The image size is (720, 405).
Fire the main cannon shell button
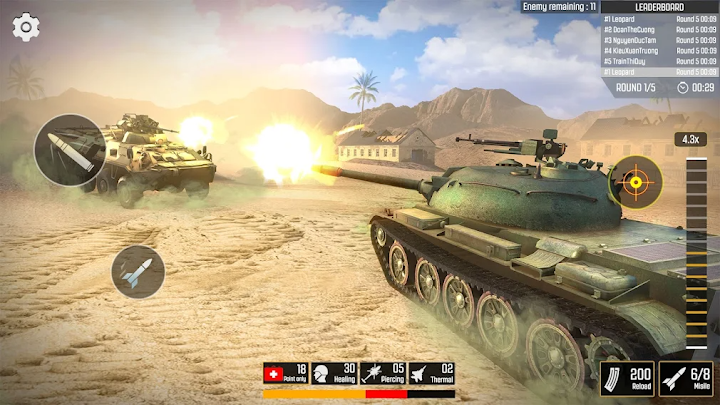pyautogui.click(x=69, y=150)
